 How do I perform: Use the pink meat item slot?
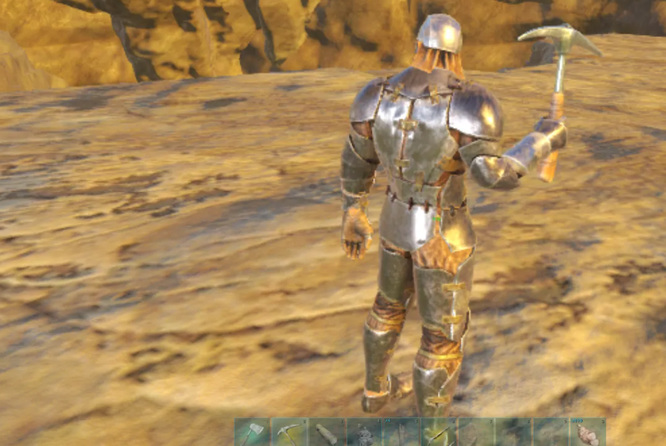587,433
